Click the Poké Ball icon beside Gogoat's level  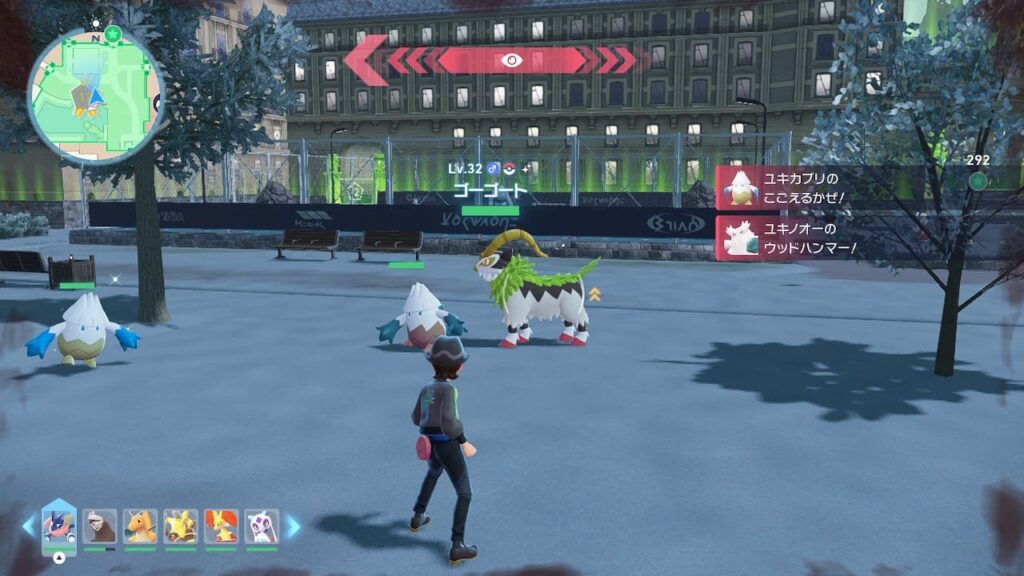click(x=508, y=167)
